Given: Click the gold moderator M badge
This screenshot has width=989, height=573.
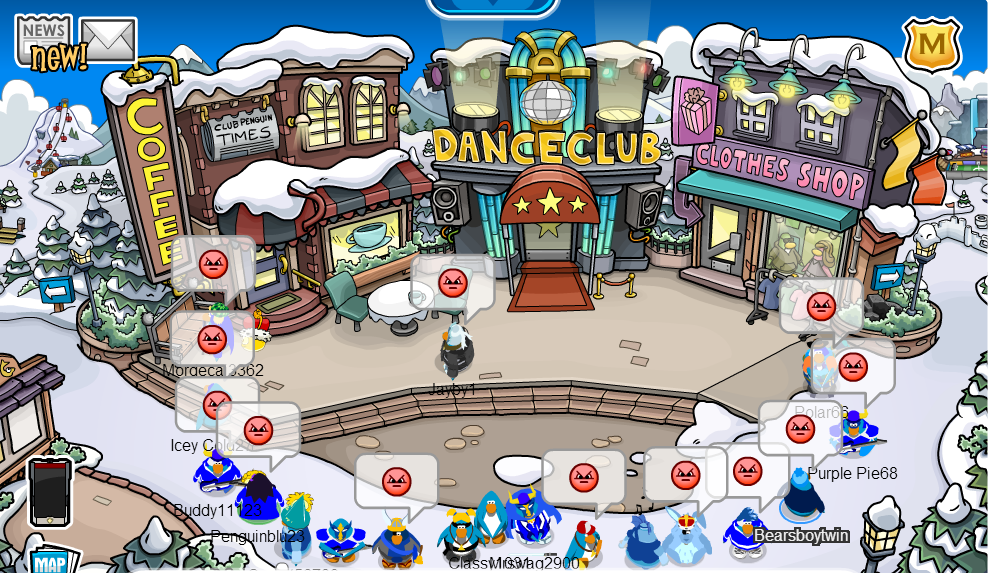Looking at the screenshot, I should point(932,44).
